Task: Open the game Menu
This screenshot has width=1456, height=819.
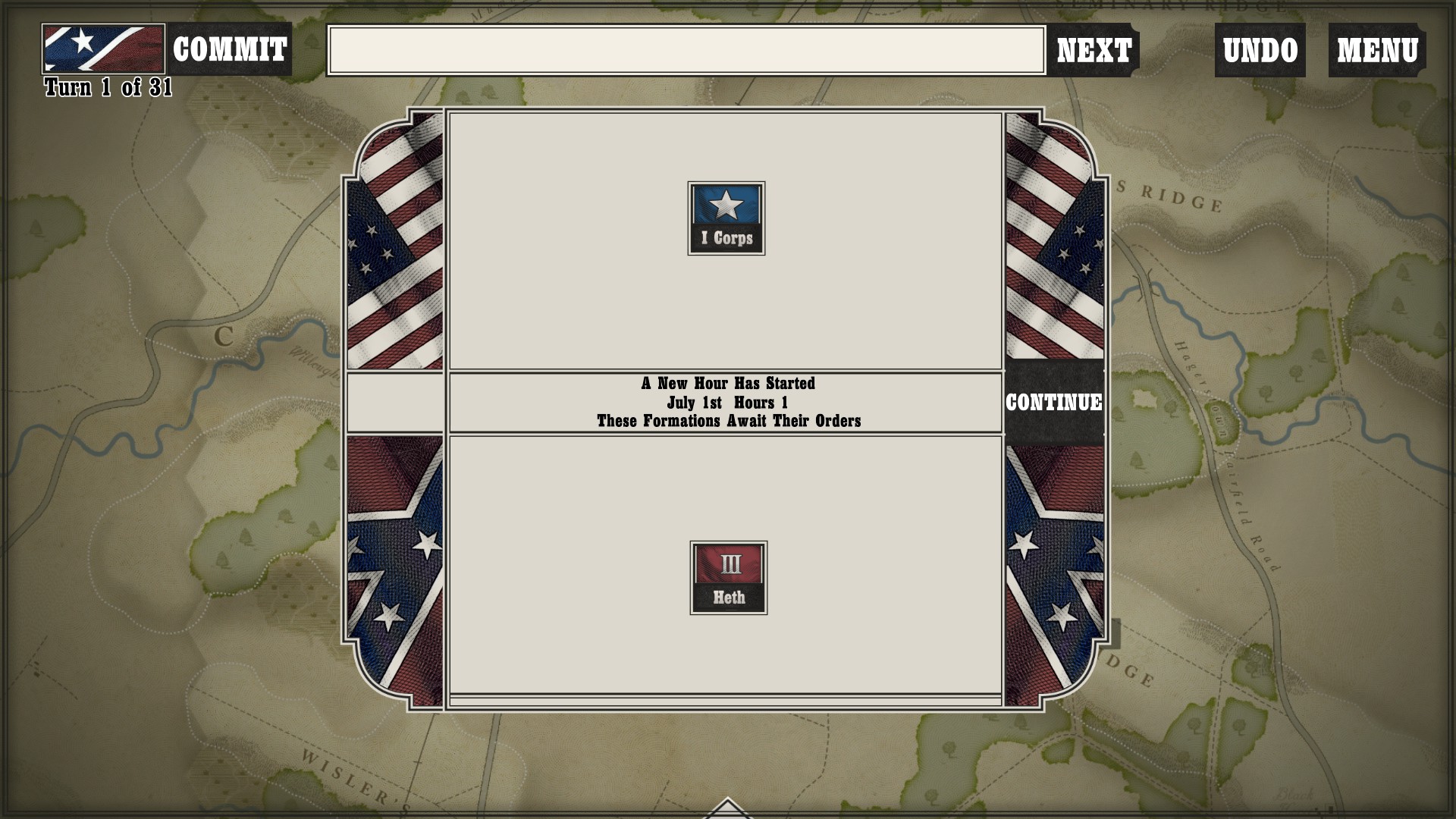Action: click(x=1376, y=51)
